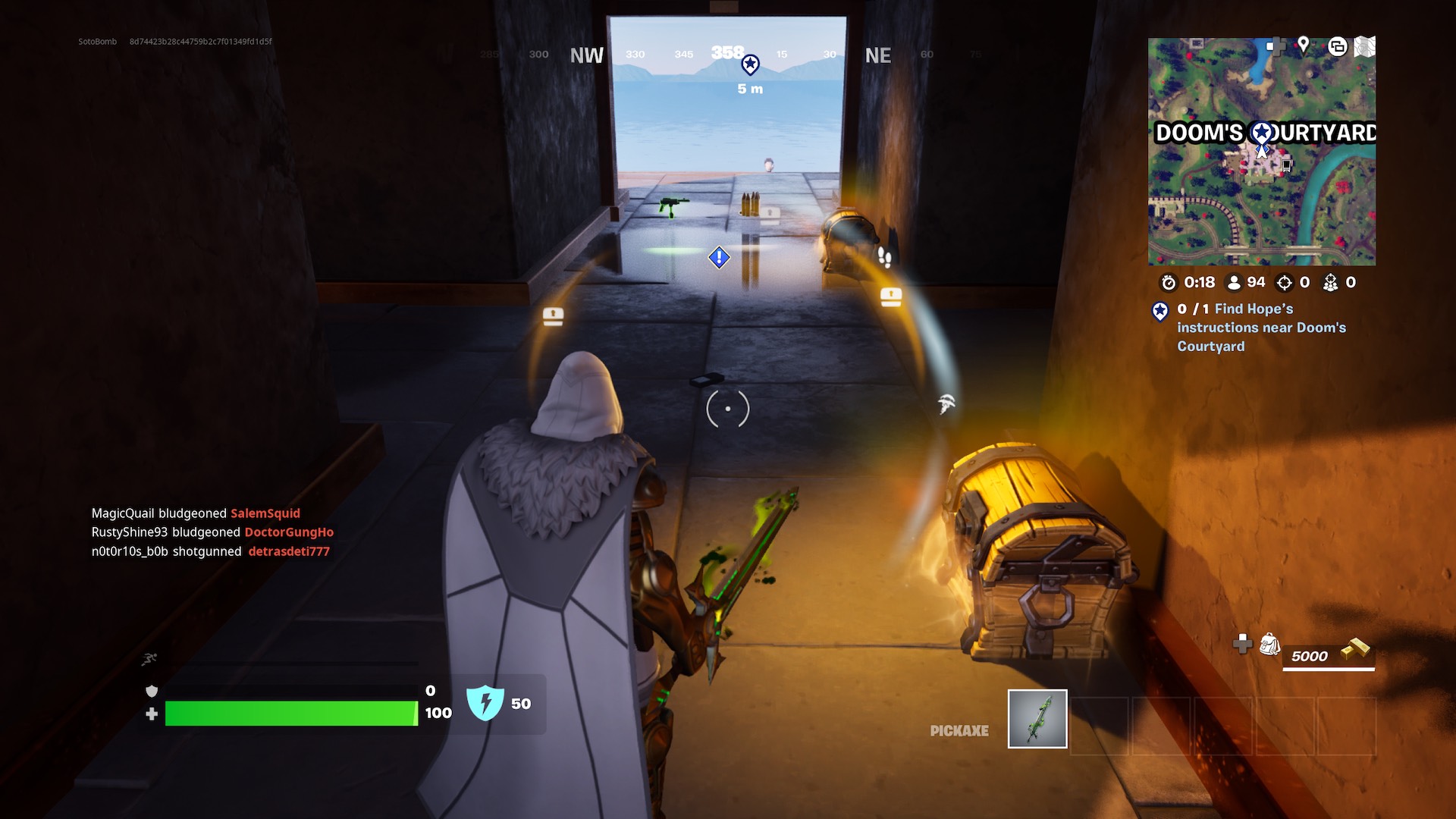The height and width of the screenshot is (819, 1456).
Task: Open the fullscreen map icon beside the minimap
Action: coord(1365,47)
